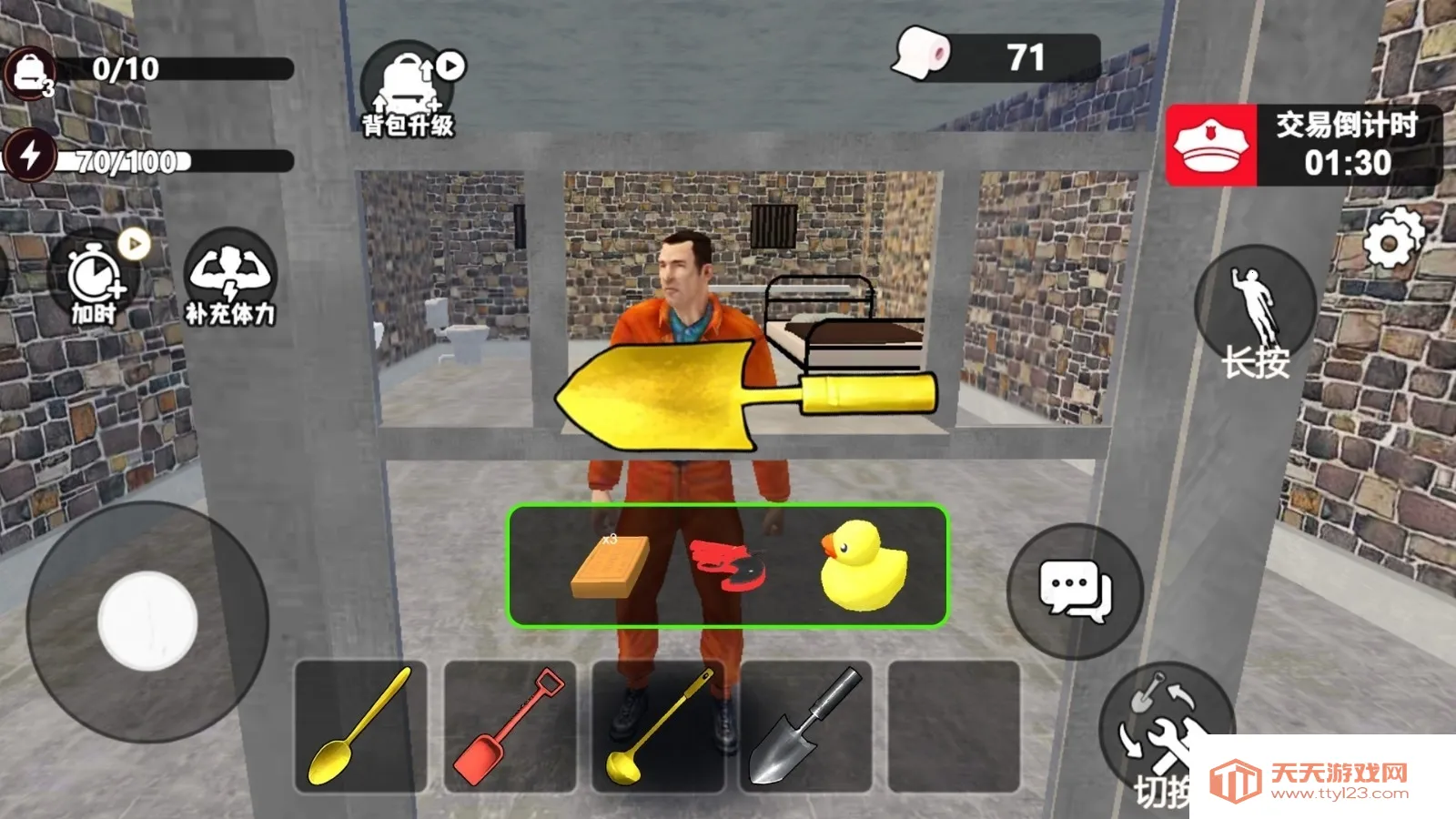Pick the red handcuffs trade item
1456x819 pixels.
[x=728, y=566]
